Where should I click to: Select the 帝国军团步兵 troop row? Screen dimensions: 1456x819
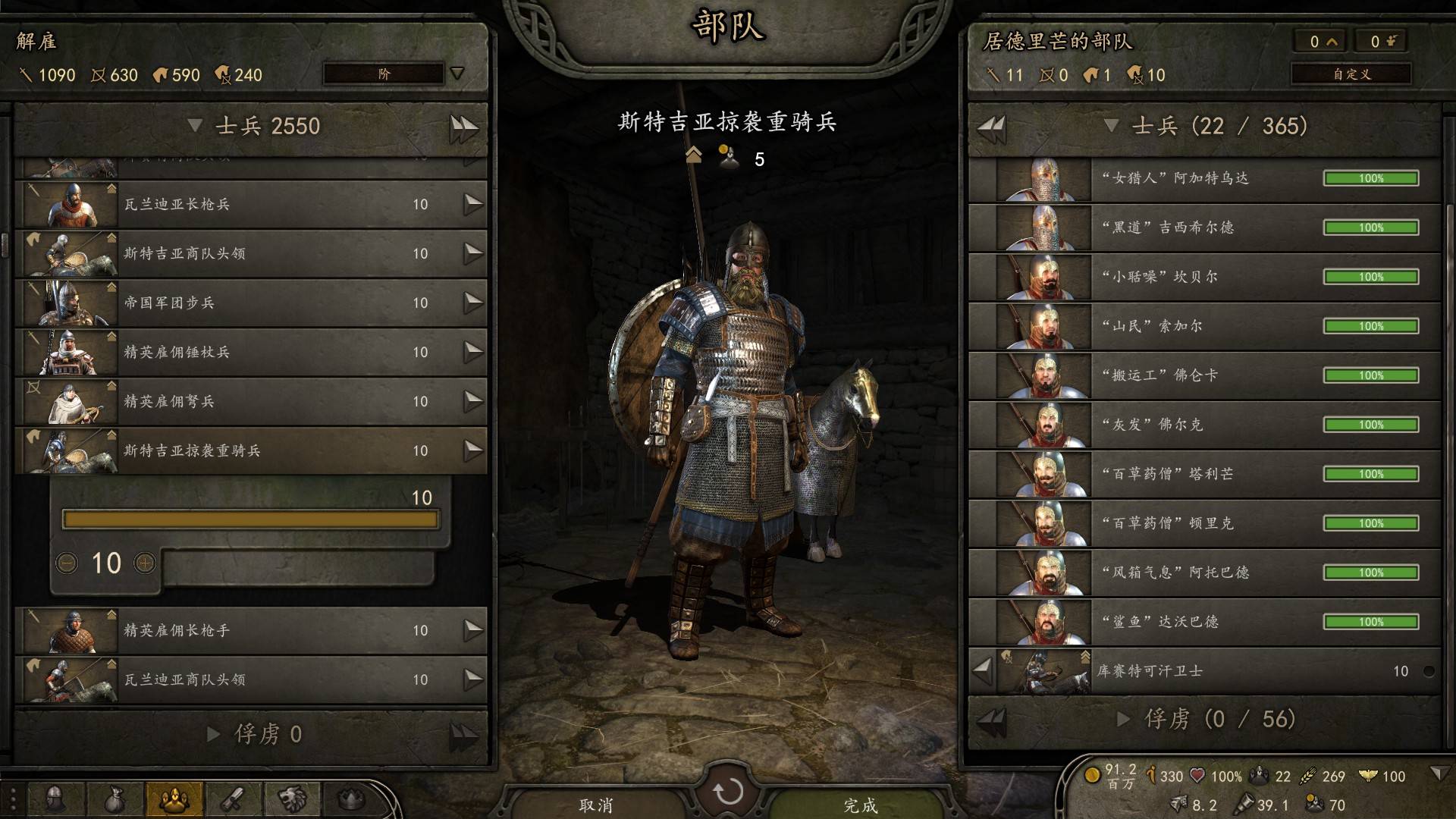tap(250, 303)
